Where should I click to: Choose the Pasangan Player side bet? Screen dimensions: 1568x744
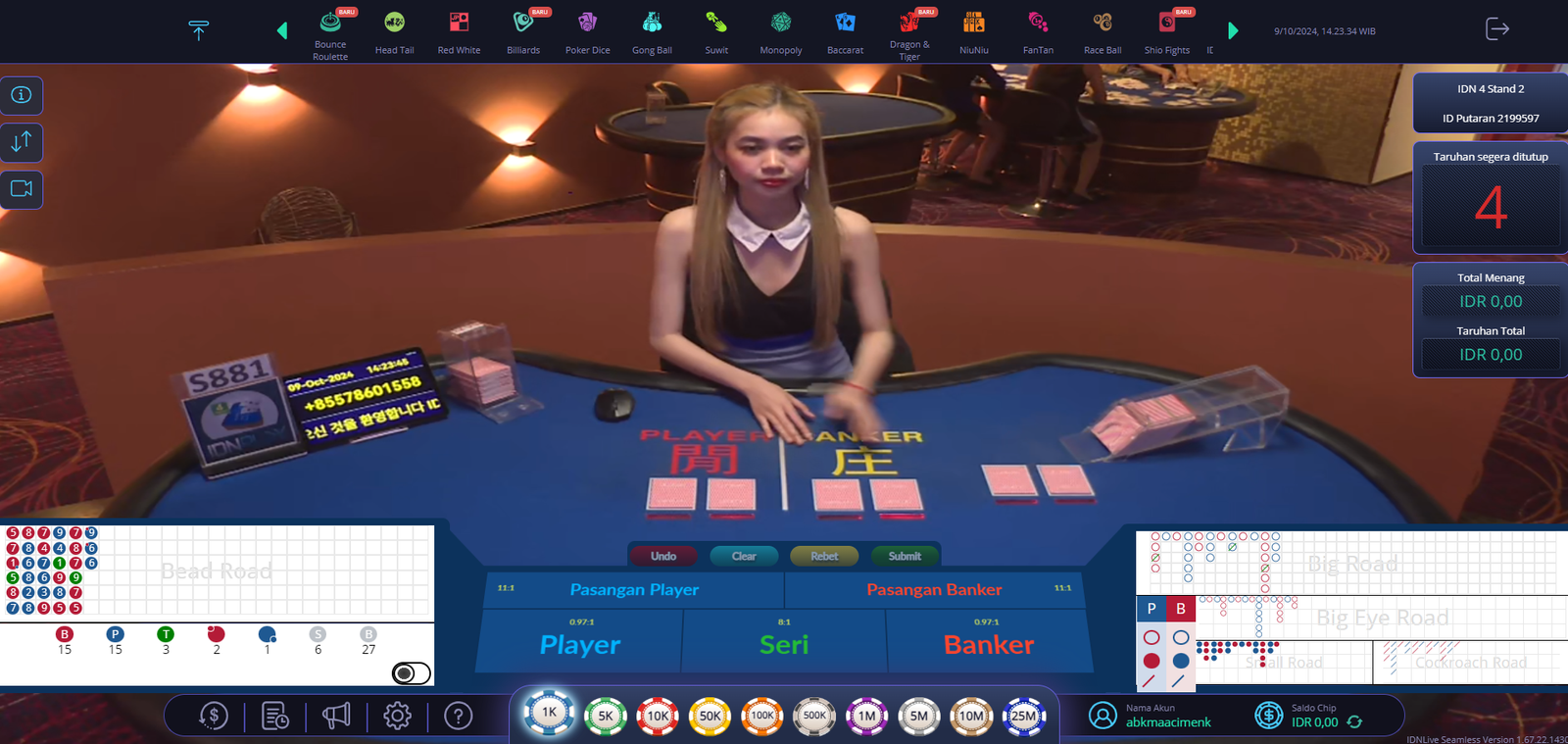[634, 589]
